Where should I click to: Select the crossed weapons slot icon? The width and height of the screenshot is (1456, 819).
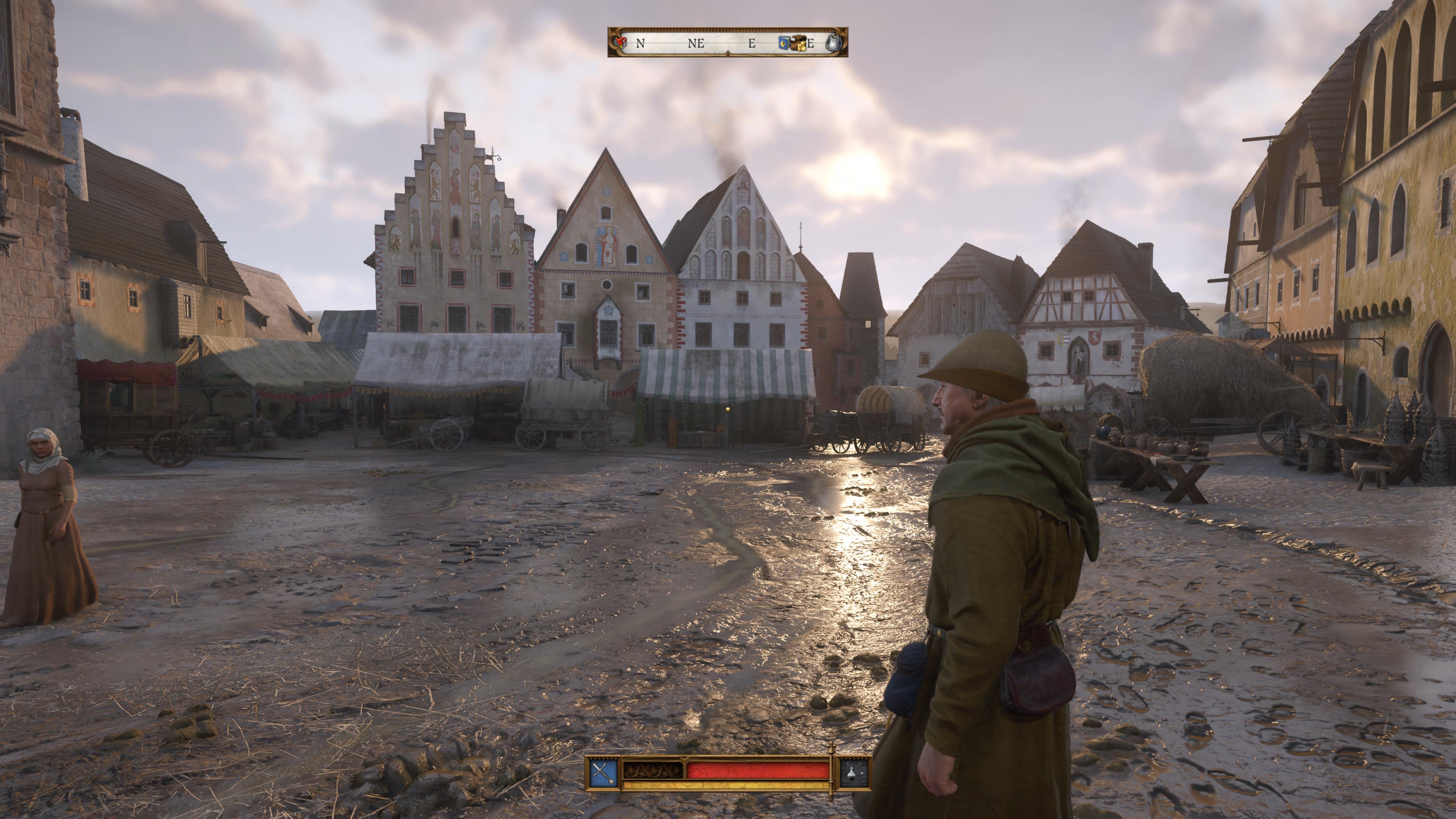604,773
